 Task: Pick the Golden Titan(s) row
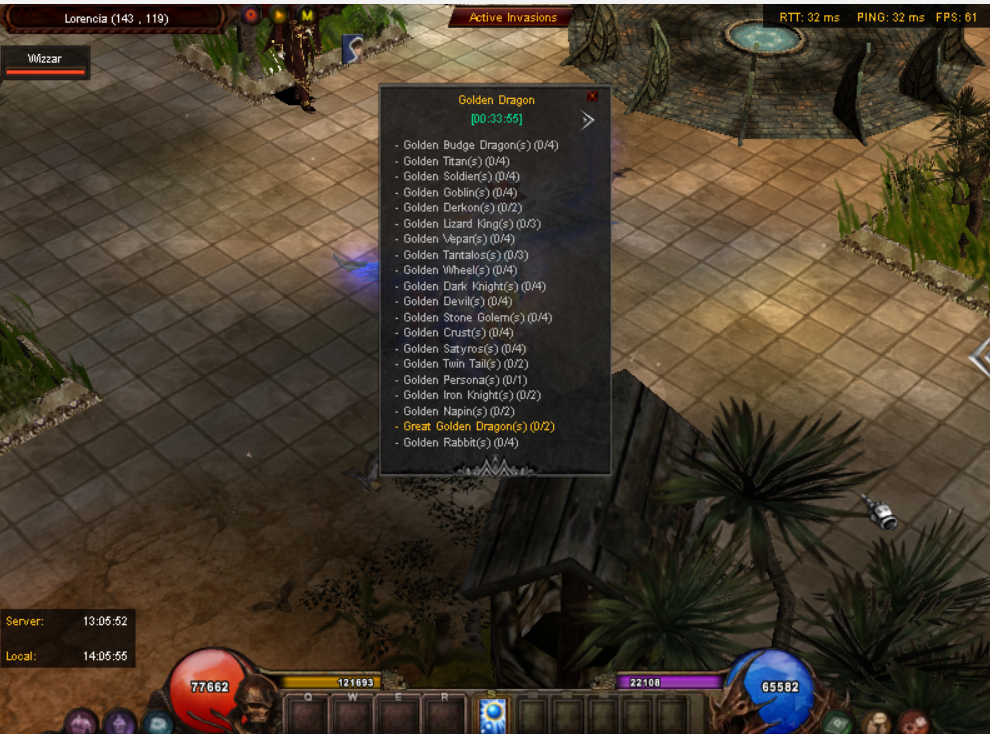point(456,161)
